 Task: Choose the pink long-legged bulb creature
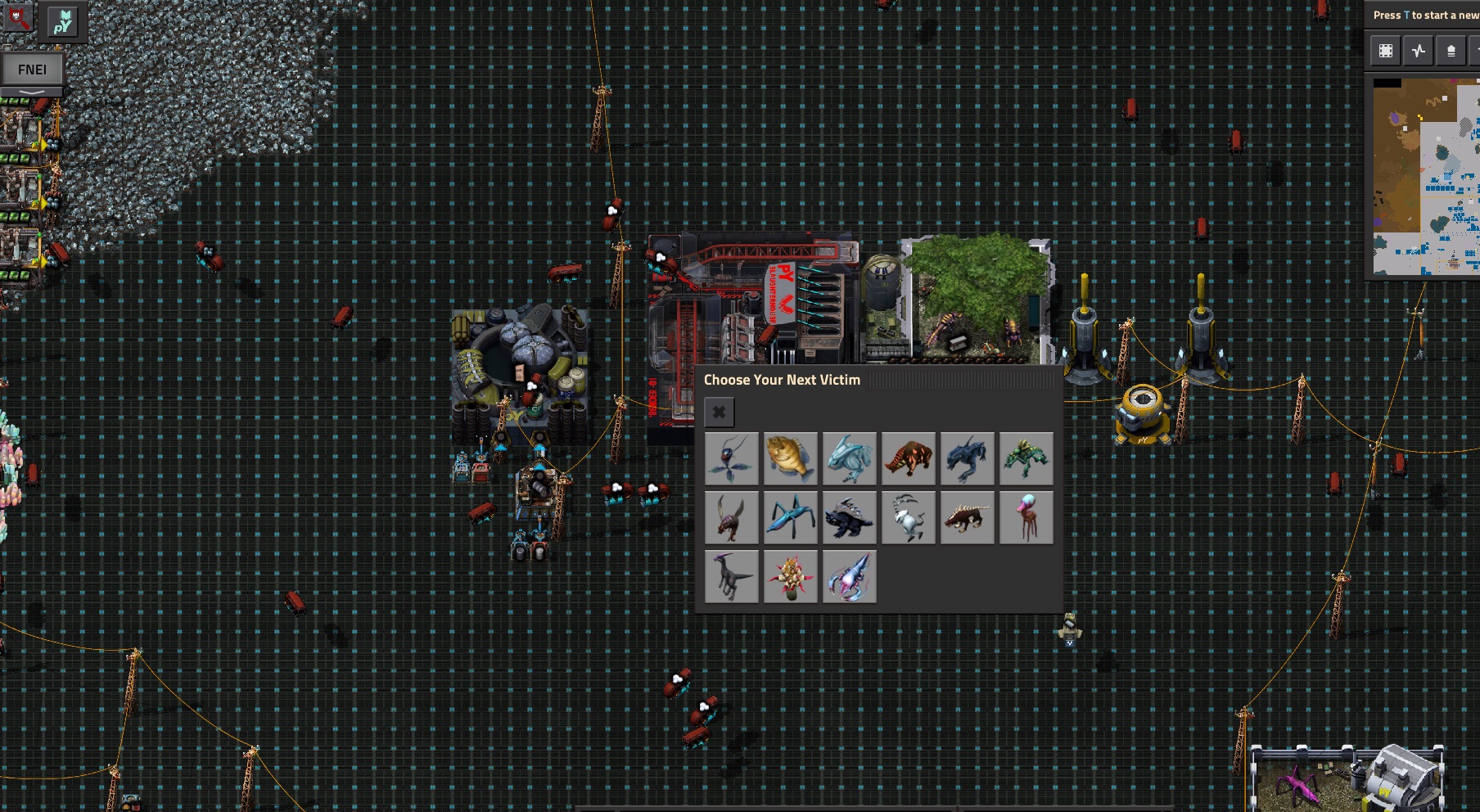[x=1026, y=517]
